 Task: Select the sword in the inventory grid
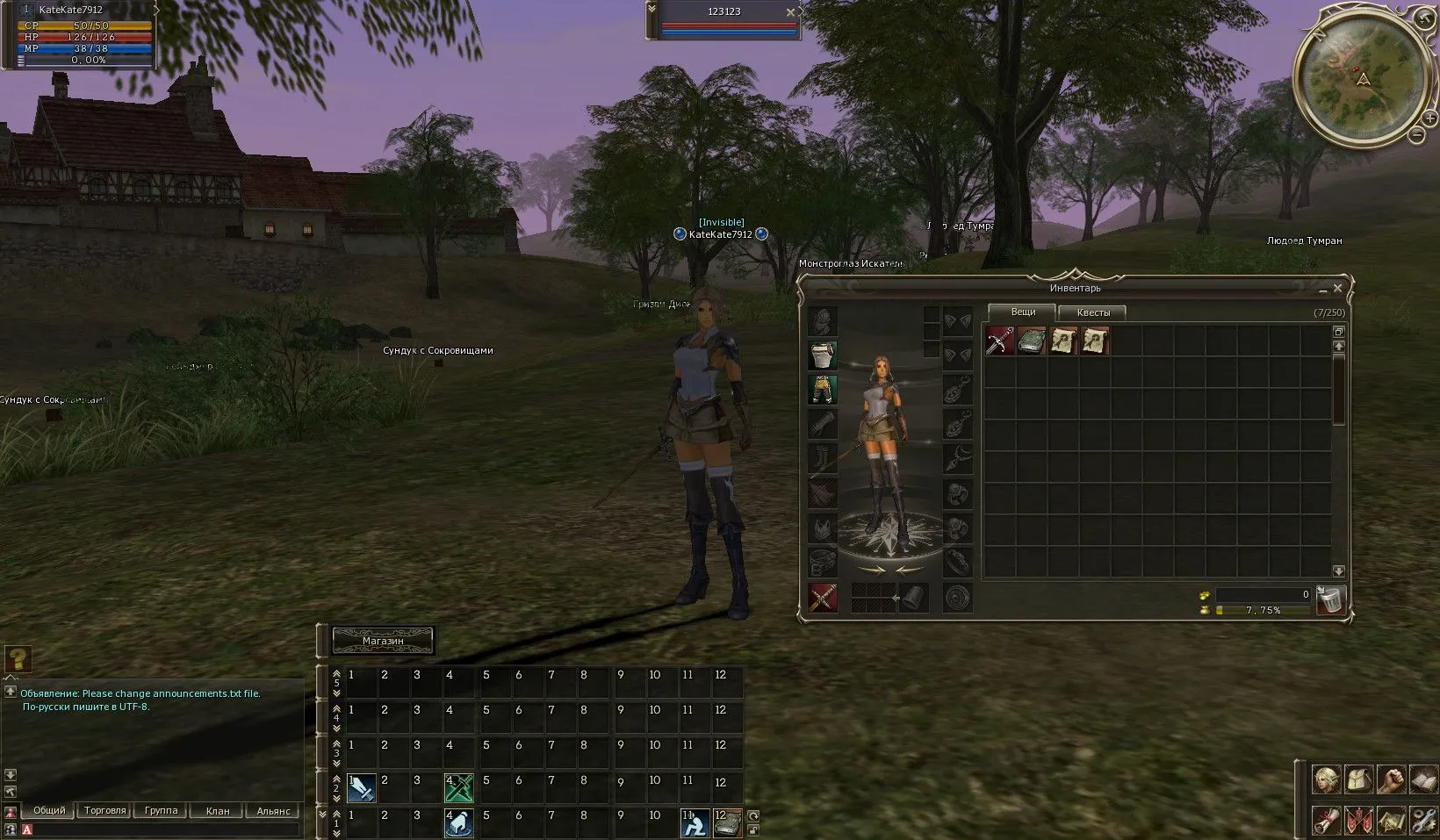(1000, 341)
